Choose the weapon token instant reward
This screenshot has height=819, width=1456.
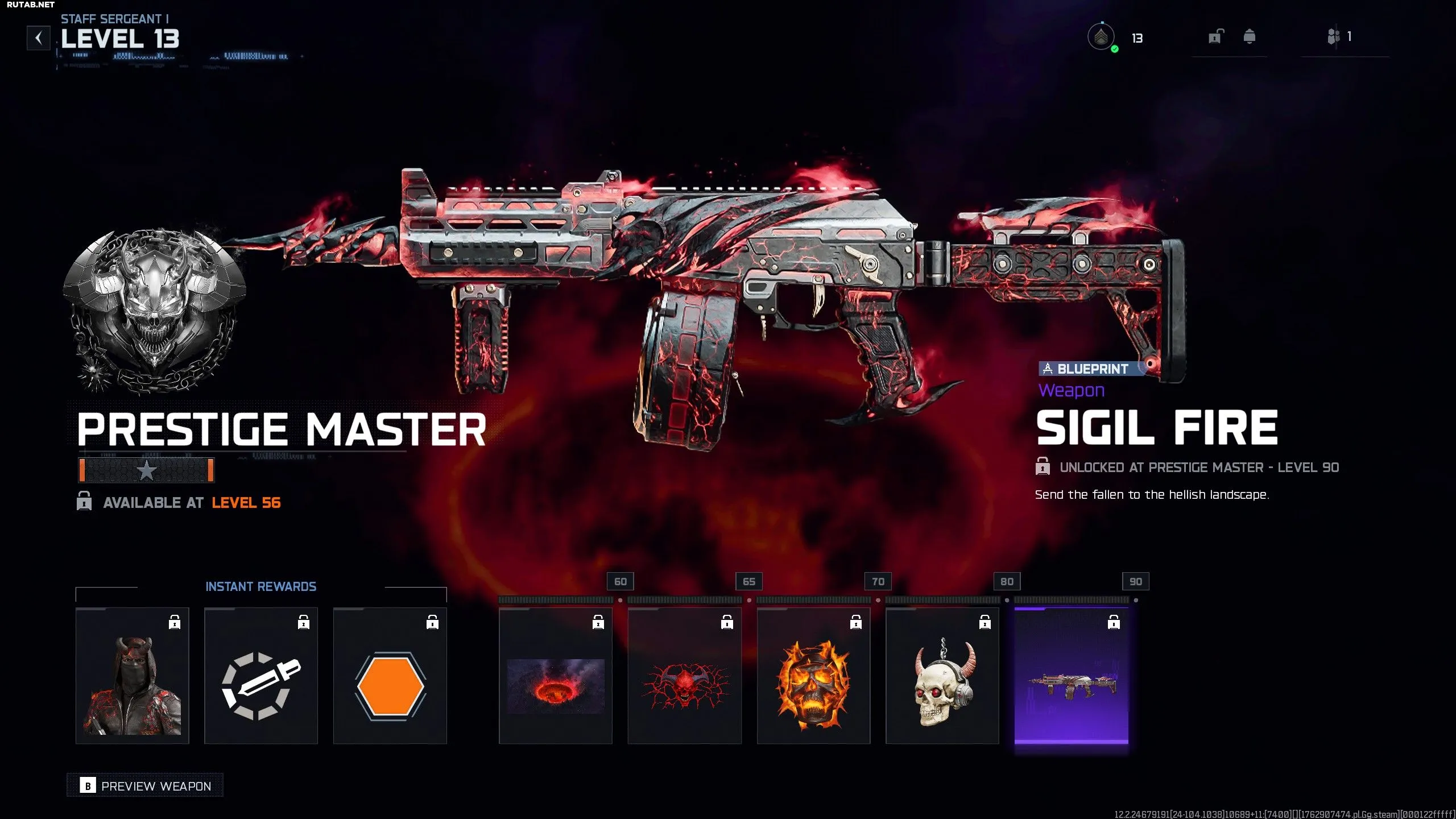(261, 676)
